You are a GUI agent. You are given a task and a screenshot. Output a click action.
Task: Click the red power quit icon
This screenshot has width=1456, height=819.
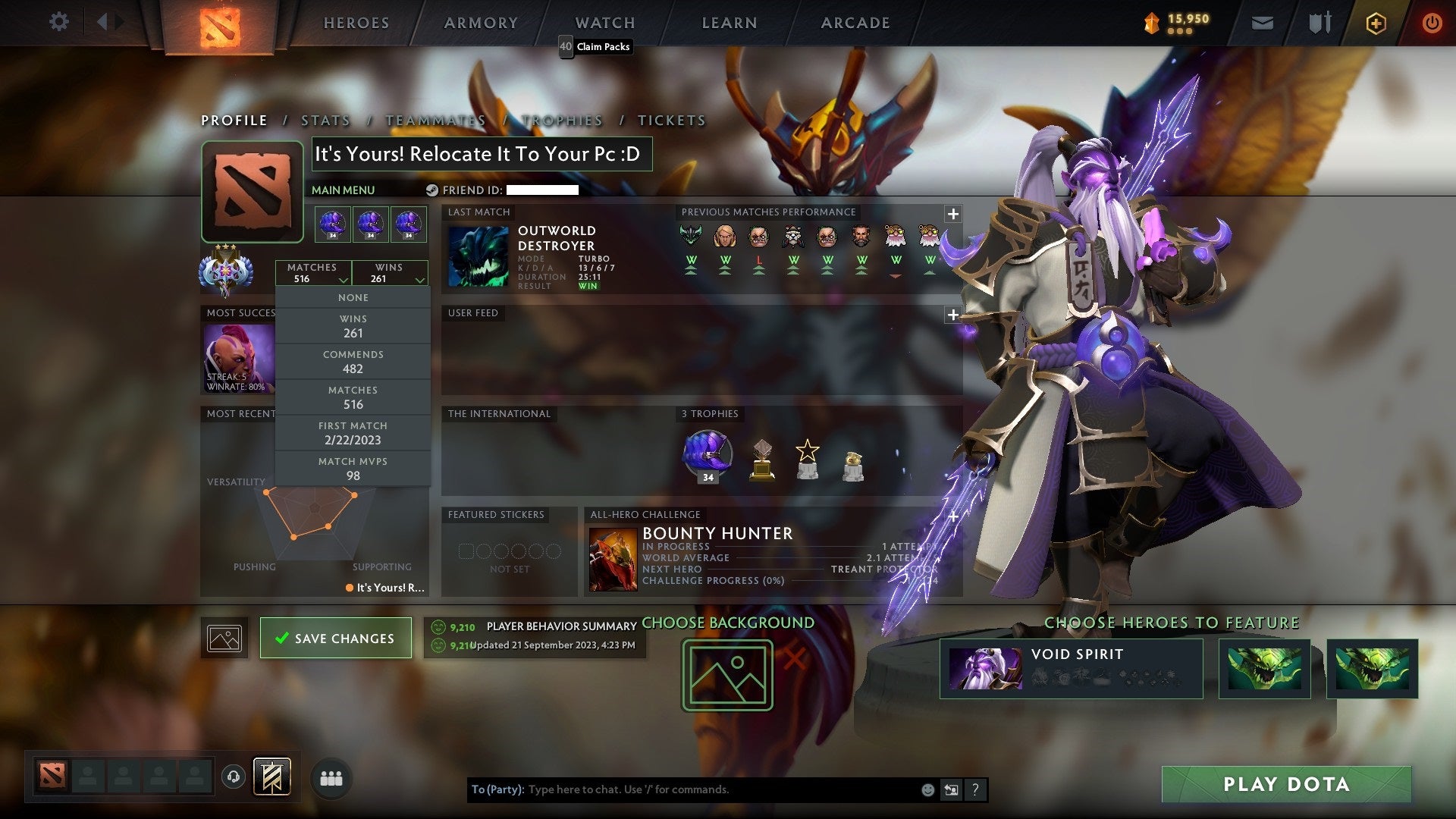click(x=1433, y=23)
